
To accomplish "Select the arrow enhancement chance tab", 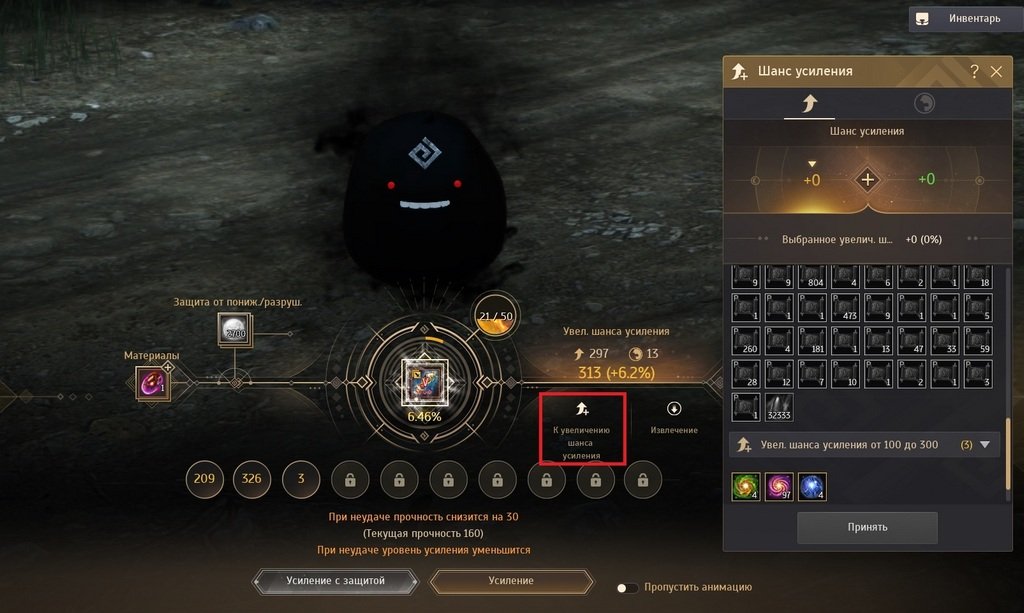I will coord(808,104).
